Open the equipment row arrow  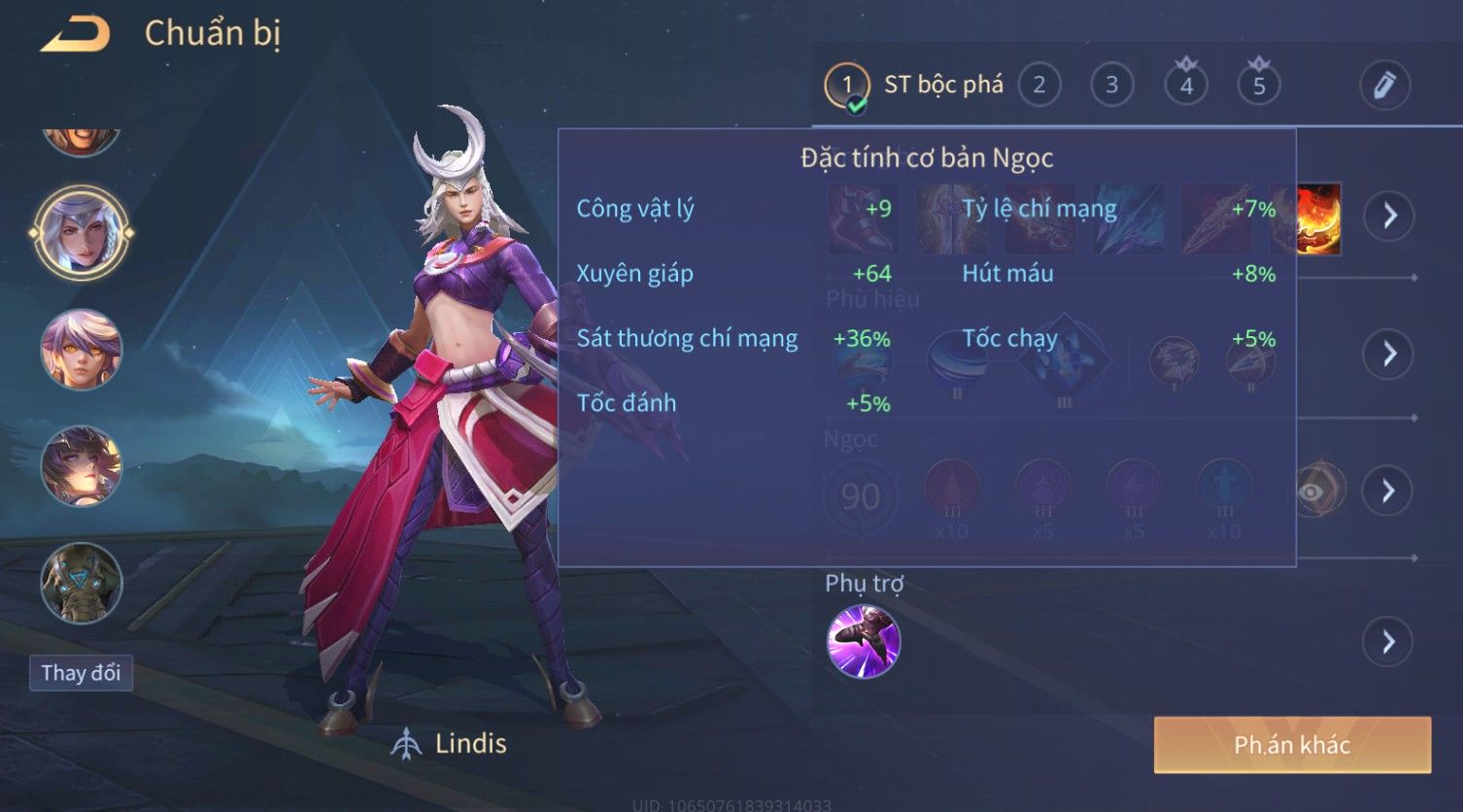tap(1388, 215)
